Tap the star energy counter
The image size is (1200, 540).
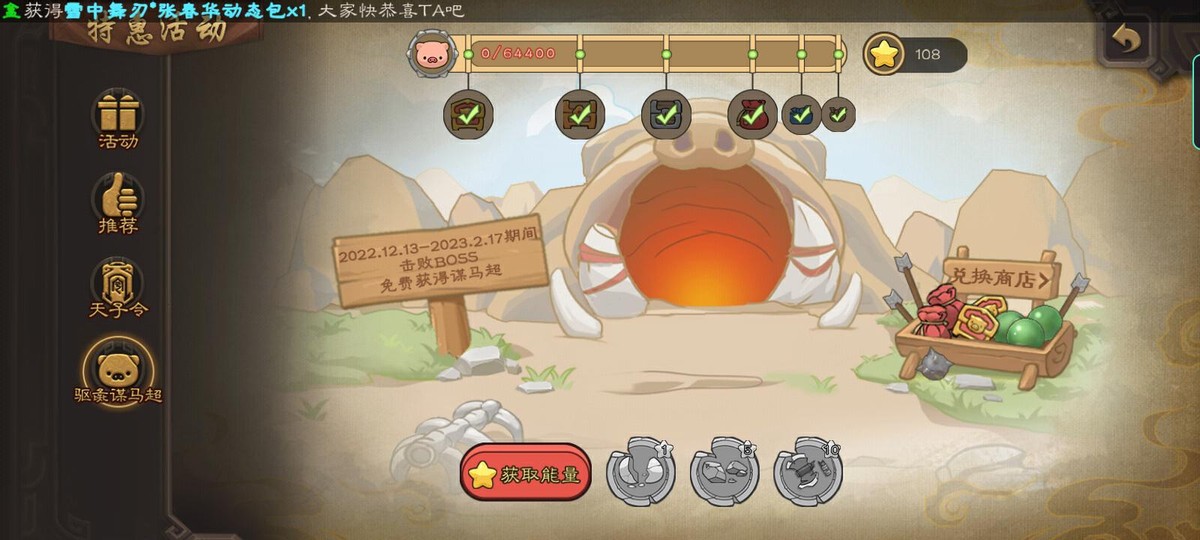click(915, 54)
